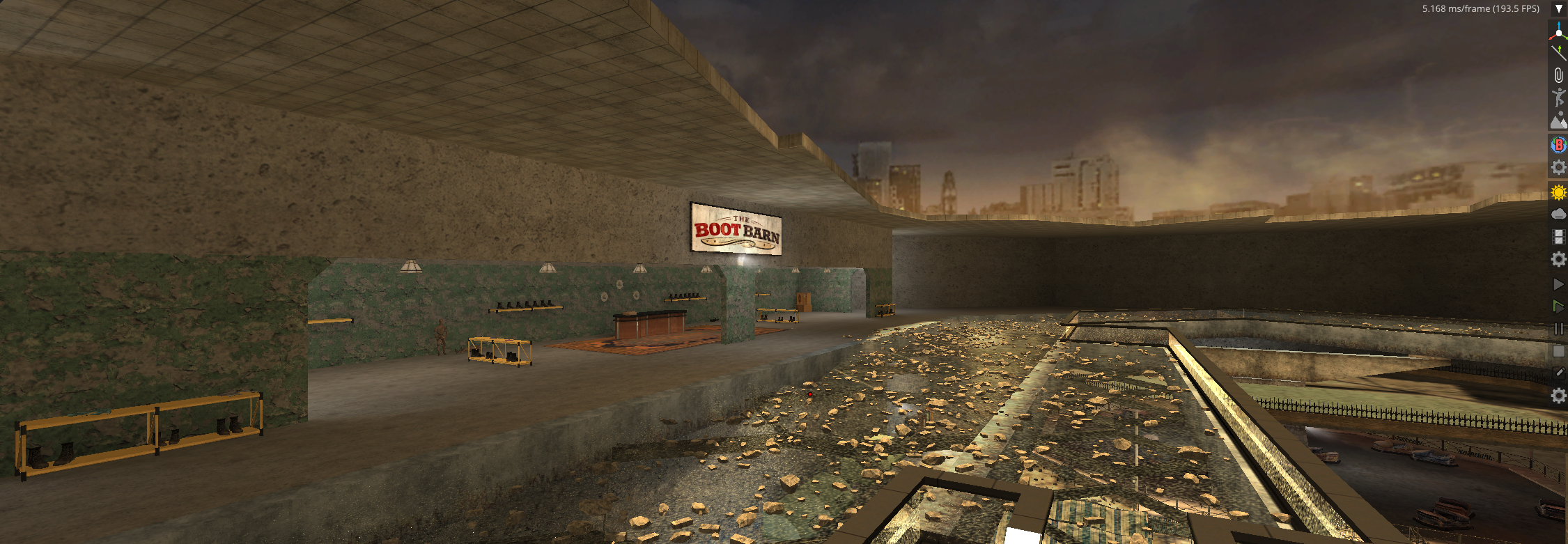
Task: Open the cloud weather tool
Action: 1558,214
